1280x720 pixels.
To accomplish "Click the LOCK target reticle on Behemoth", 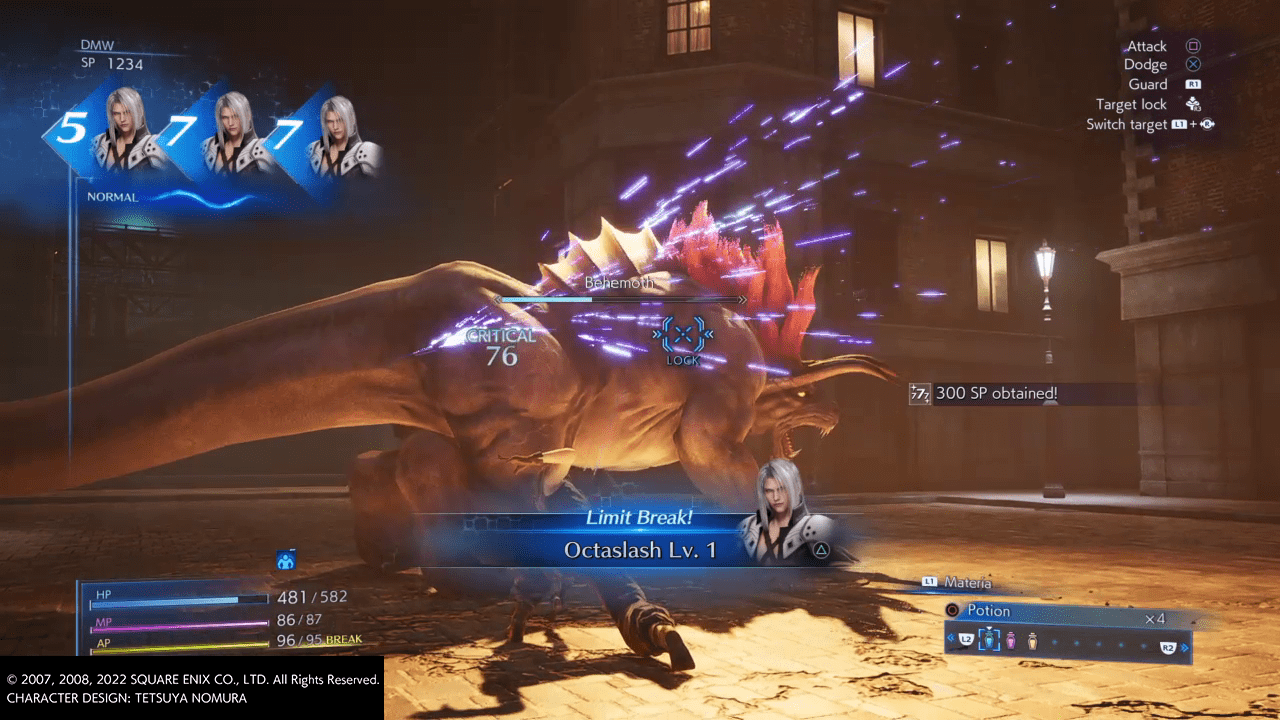I will (x=684, y=335).
